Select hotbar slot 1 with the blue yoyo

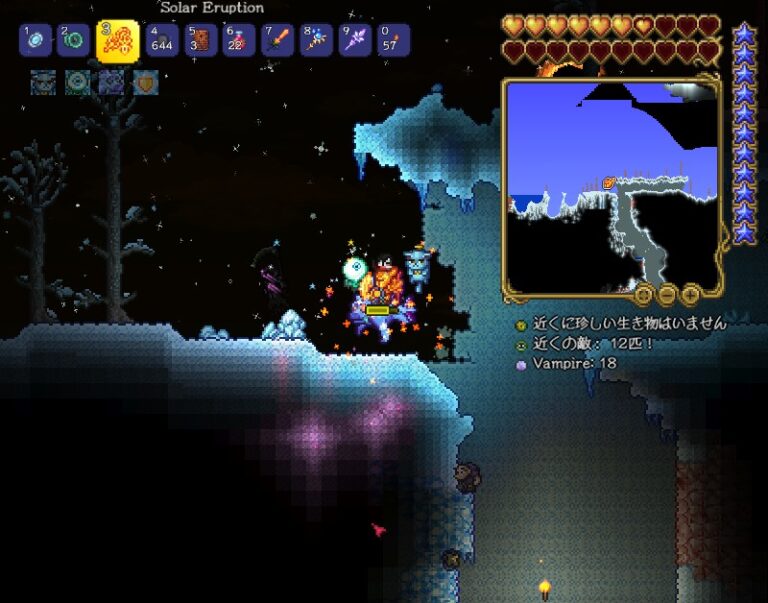[35, 41]
